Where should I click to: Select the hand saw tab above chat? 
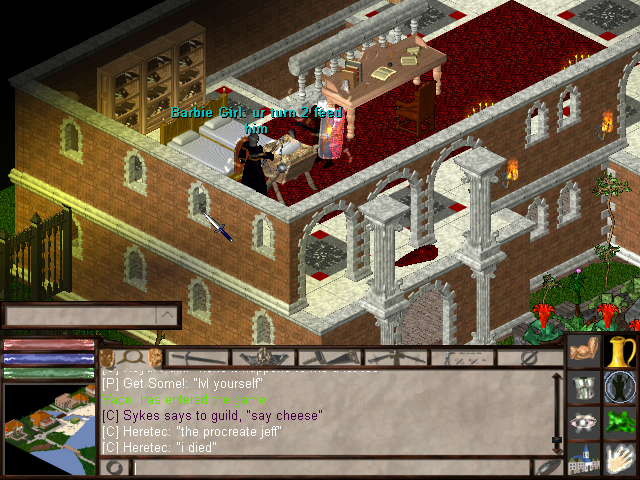tap(329, 357)
